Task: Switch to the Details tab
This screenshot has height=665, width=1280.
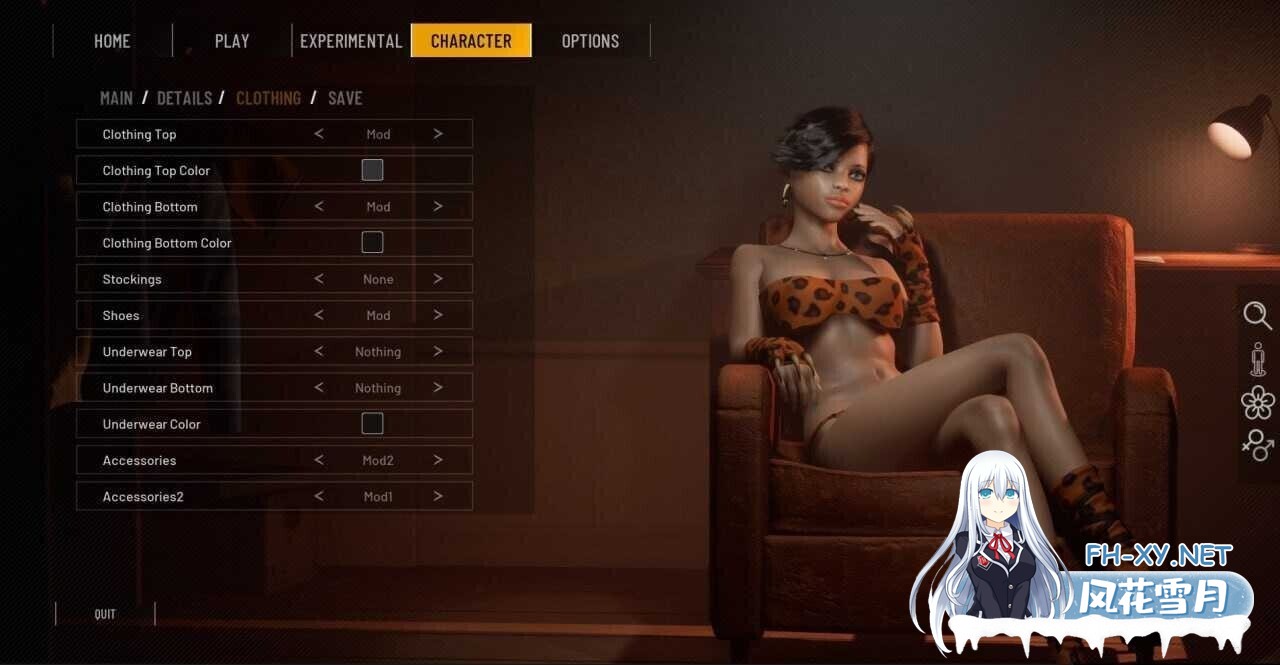Action: (184, 98)
